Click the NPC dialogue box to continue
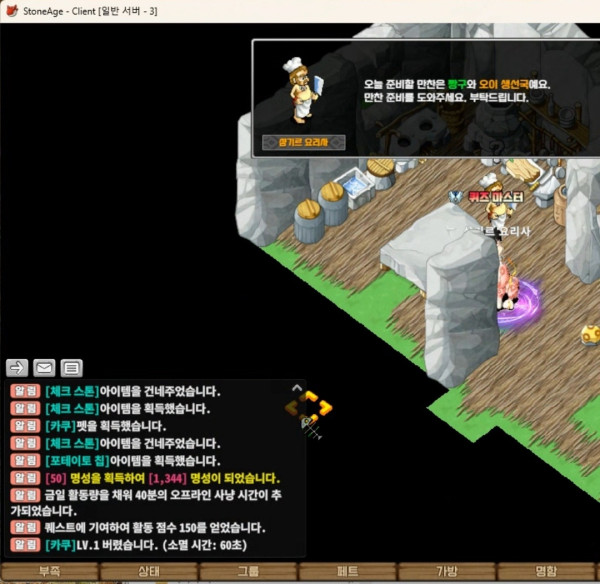Screen dimensions: 600x584 pos(425,98)
